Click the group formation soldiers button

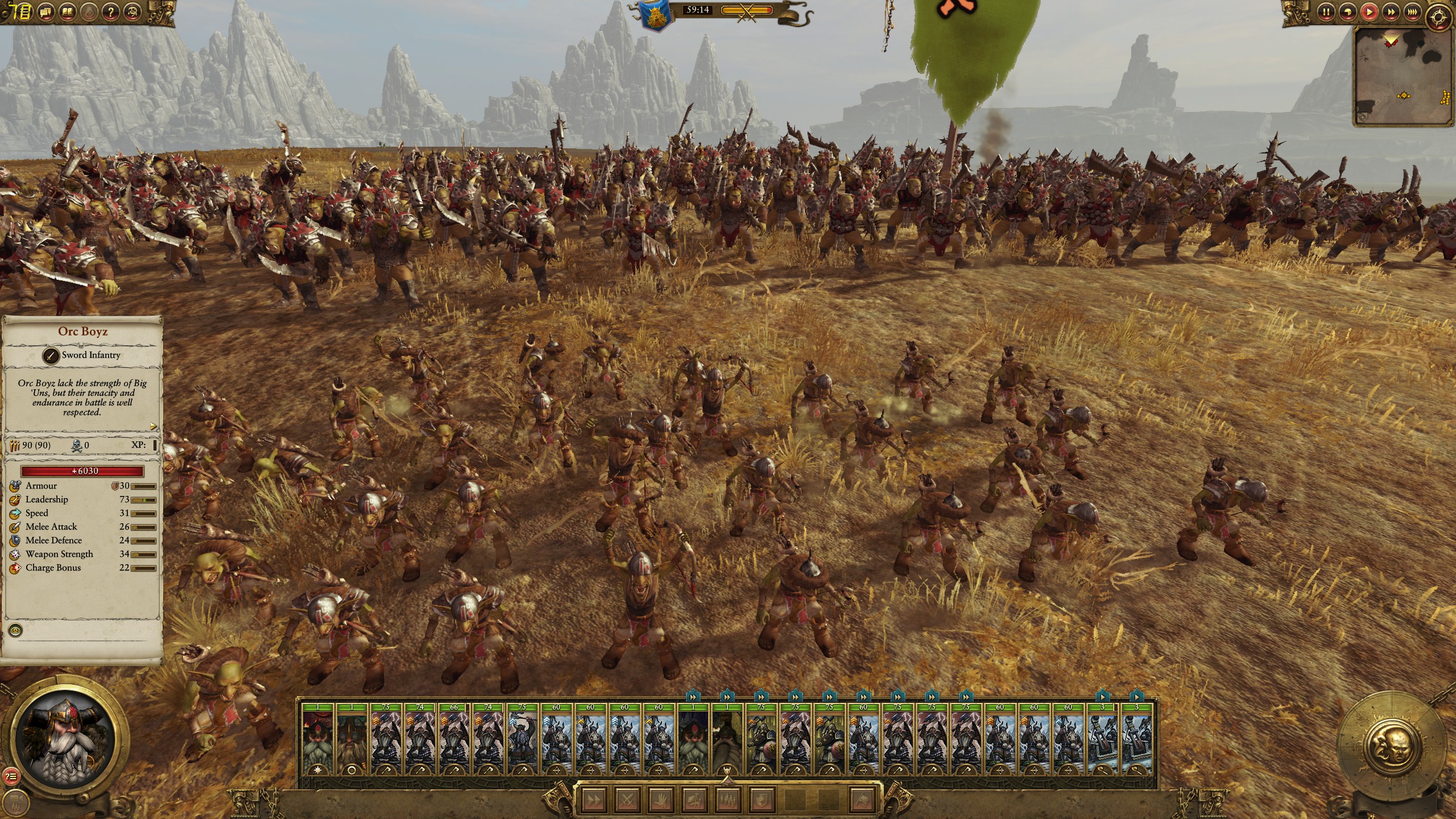[x=729, y=800]
